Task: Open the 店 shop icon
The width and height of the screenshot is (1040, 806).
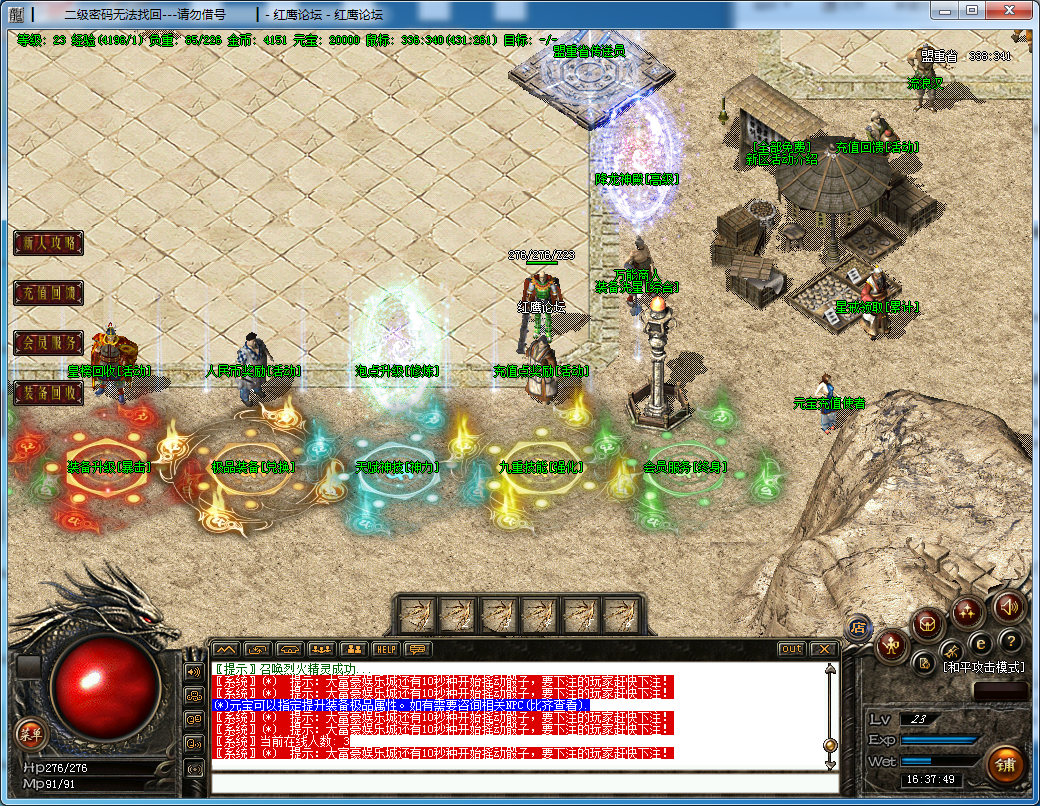Action: pyautogui.click(x=857, y=627)
